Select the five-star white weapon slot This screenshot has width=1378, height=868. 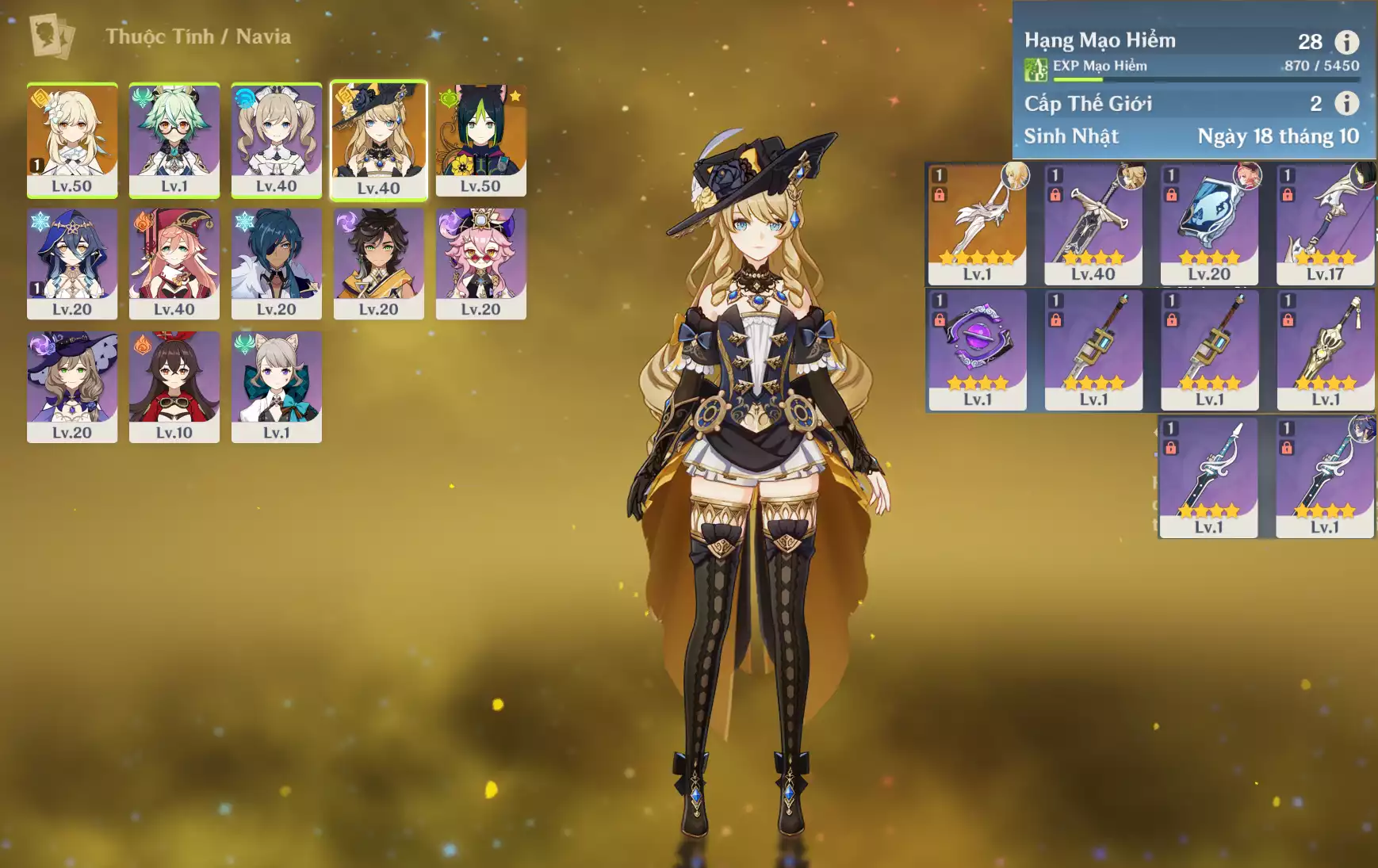[977, 224]
